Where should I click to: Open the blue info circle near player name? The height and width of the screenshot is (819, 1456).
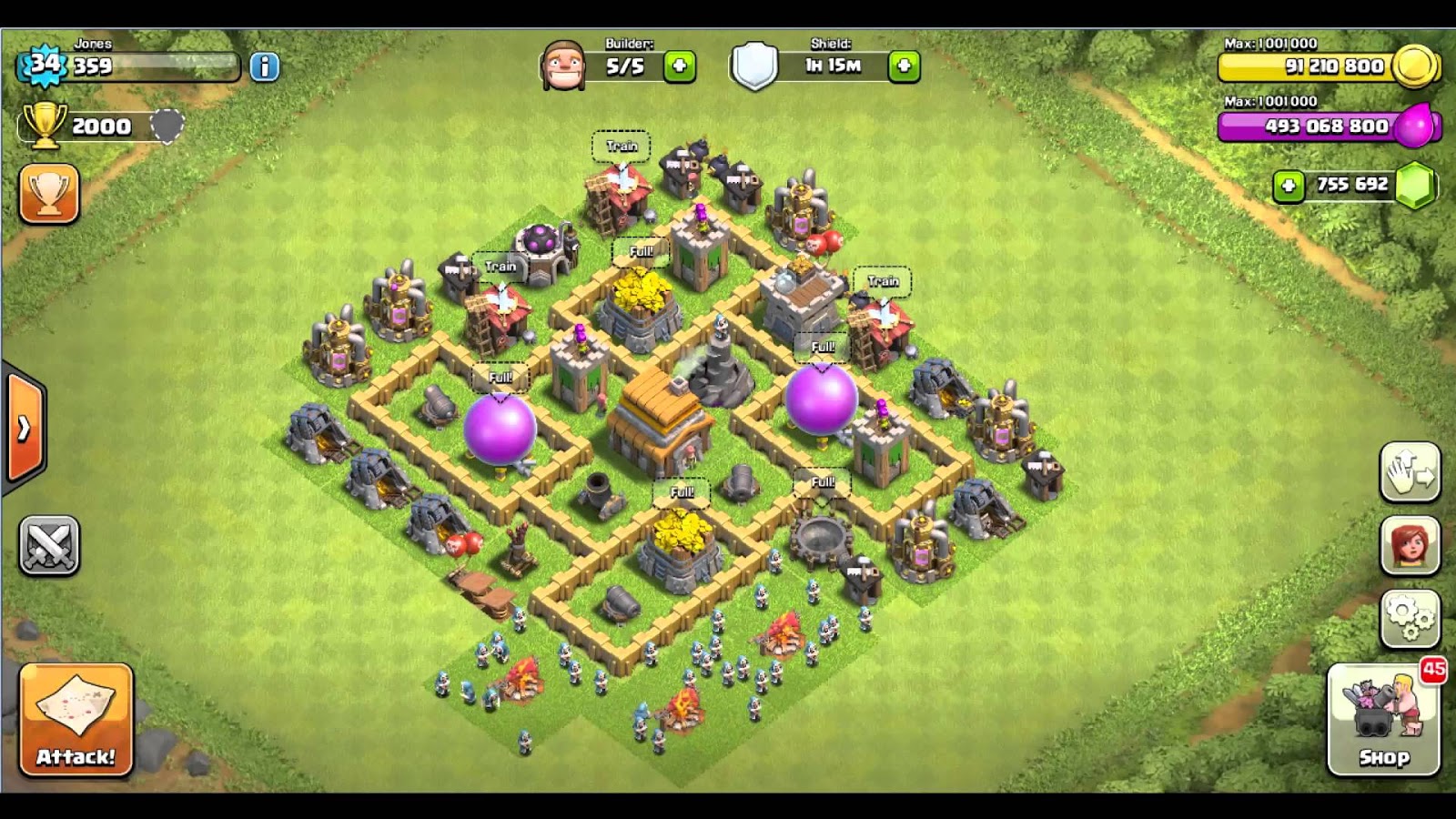tap(263, 66)
